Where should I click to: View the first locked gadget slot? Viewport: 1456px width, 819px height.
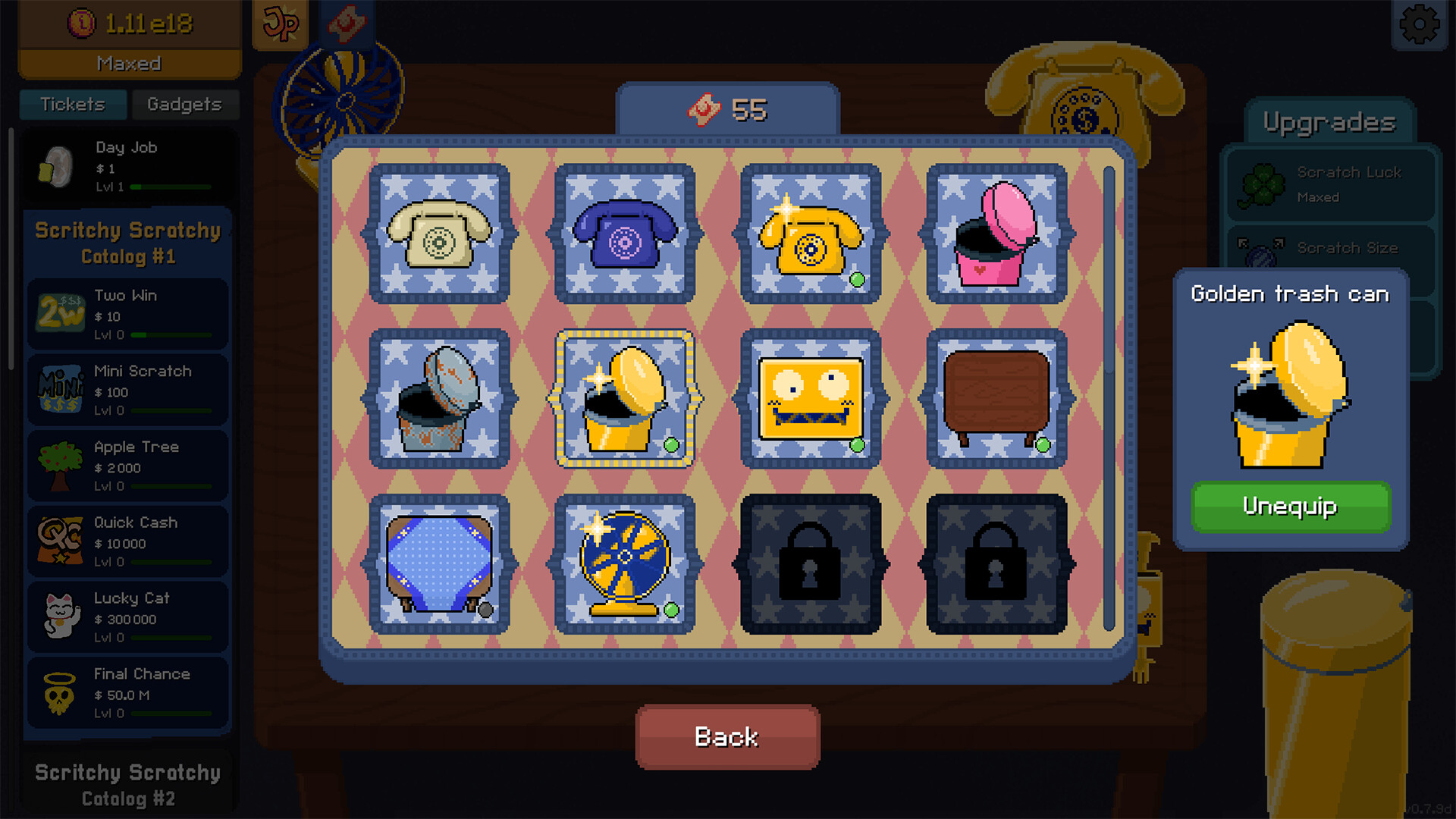tap(810, 565)
